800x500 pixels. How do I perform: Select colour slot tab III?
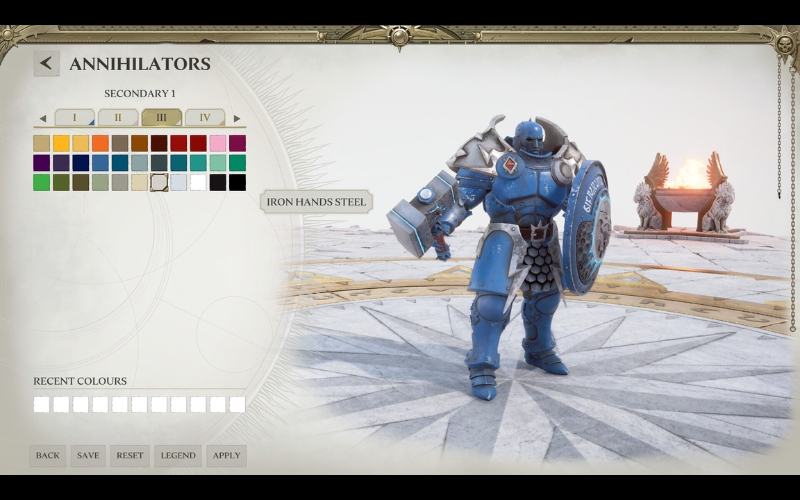pos(161,118)
